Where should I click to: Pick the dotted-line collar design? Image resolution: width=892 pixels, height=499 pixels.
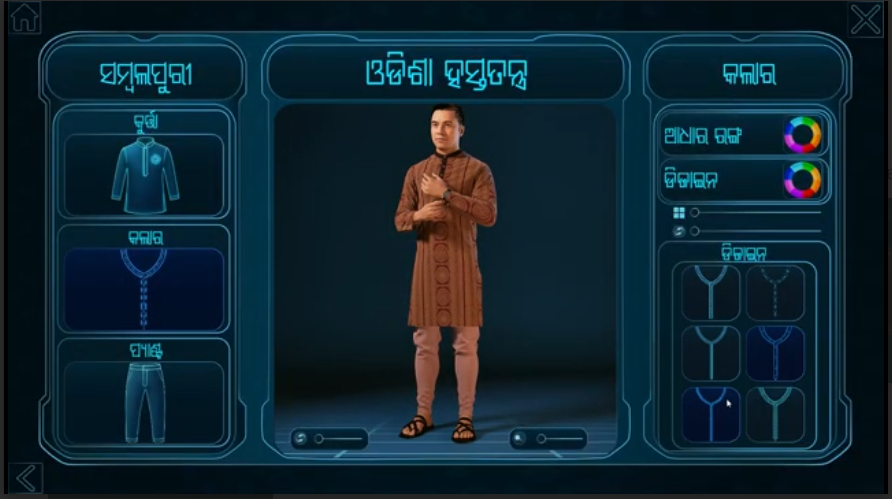(775, 293)
